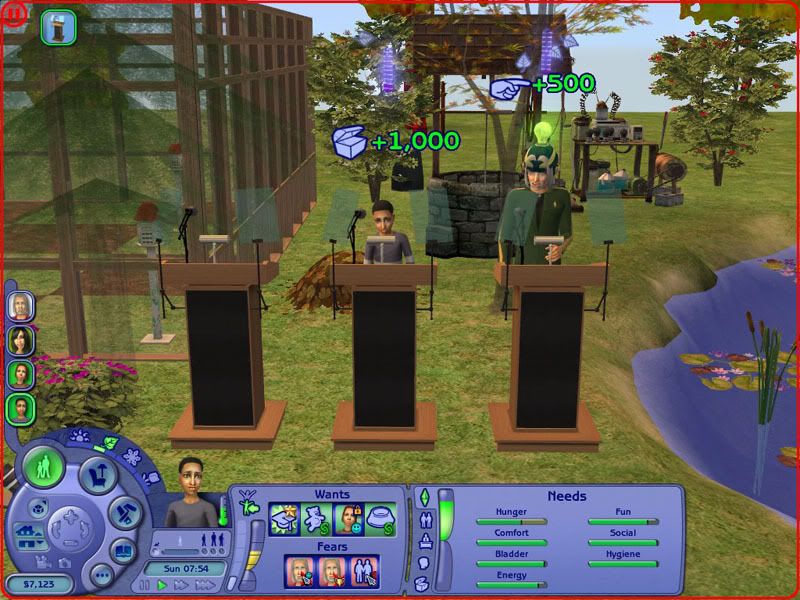The image size is (800, 600).
Task: Select the pet bowl want icon
Action: pos(380,519)
